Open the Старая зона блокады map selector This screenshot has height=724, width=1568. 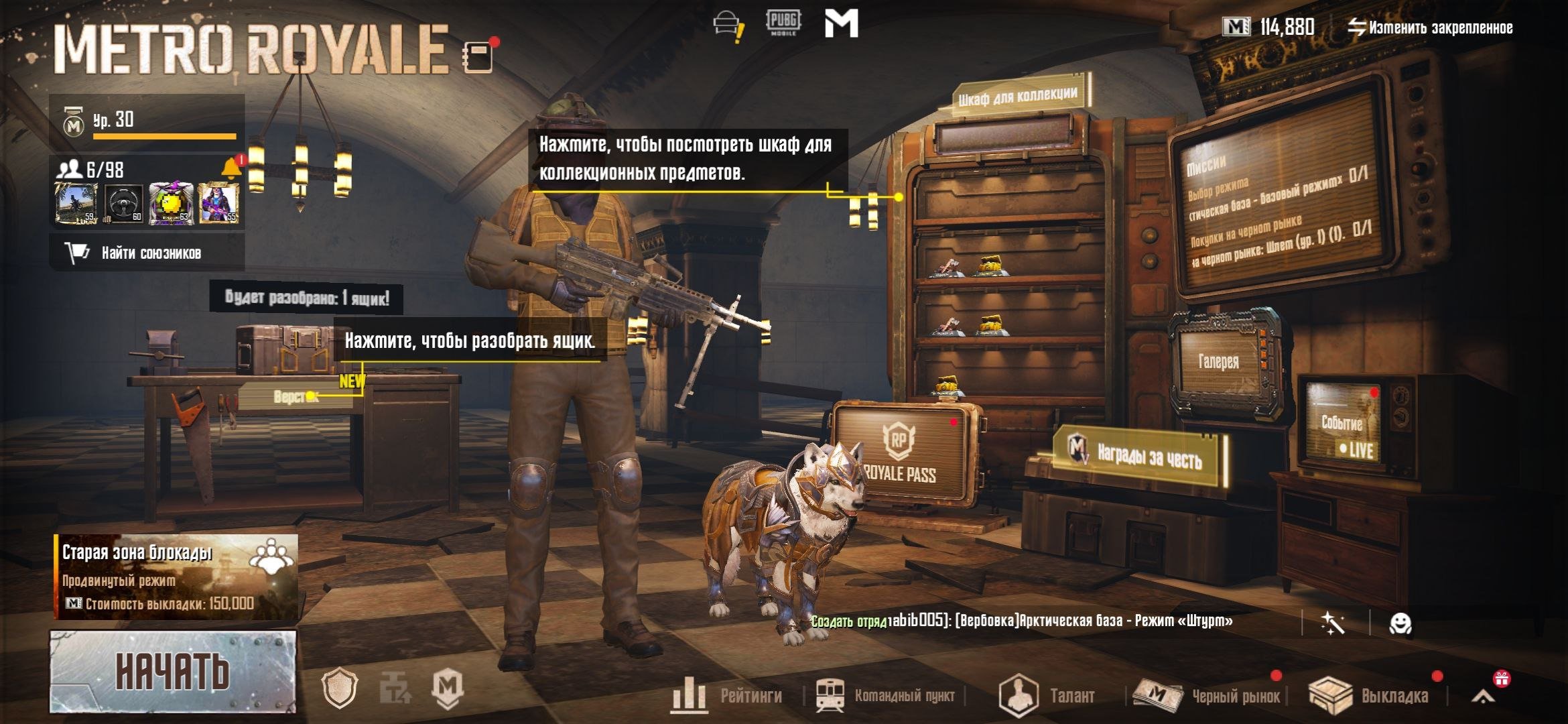point(176,577)
